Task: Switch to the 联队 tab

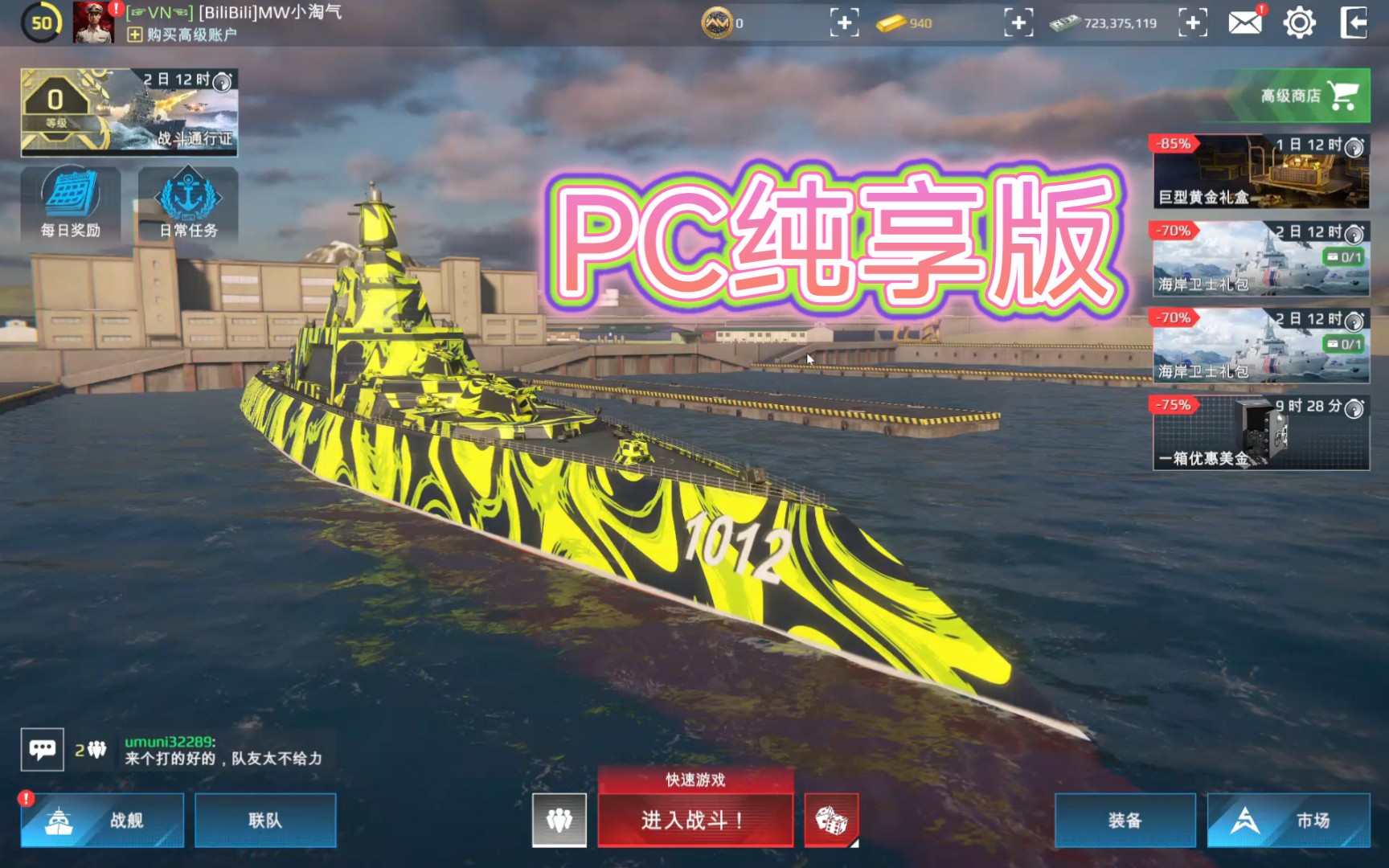Action: click(265, 821)
